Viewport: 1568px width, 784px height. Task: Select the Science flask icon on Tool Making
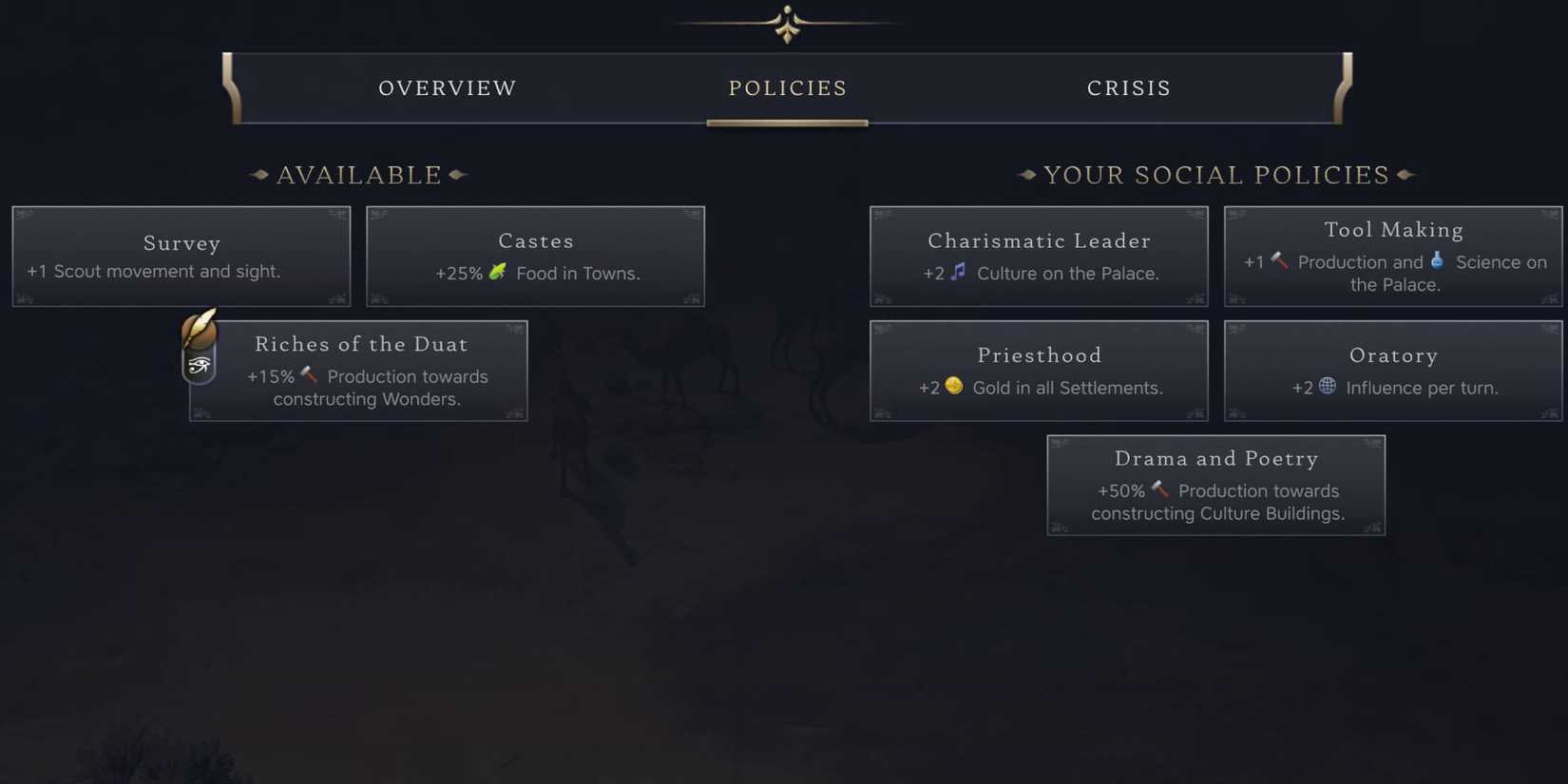(1438, 260)
